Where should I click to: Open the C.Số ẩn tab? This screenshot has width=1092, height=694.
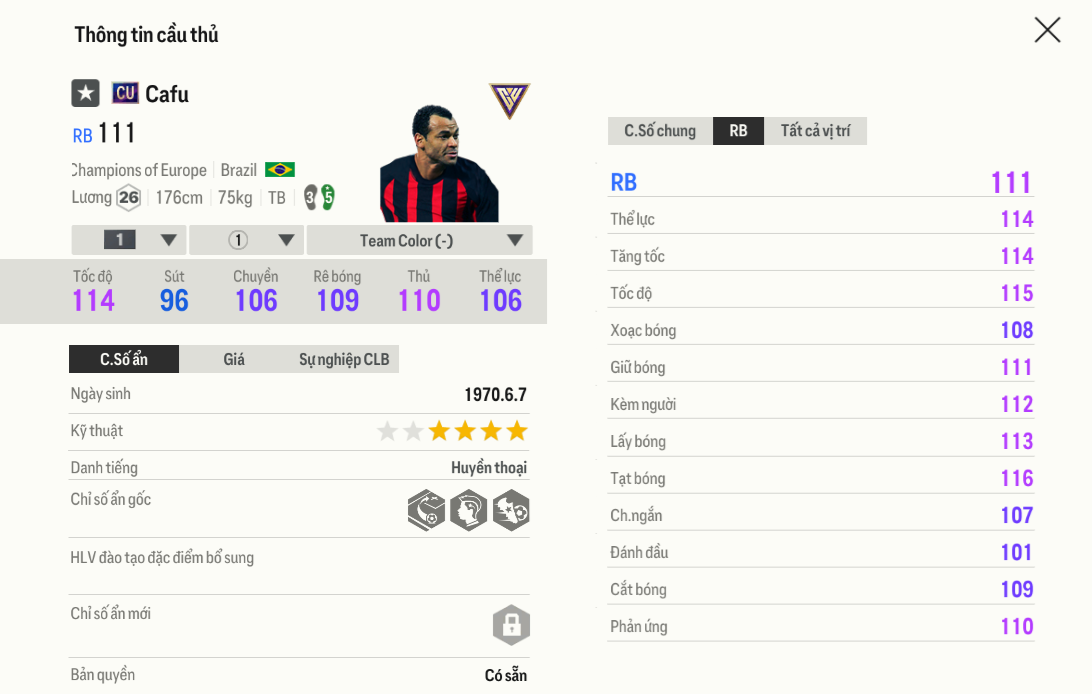[x=124, y=359]
